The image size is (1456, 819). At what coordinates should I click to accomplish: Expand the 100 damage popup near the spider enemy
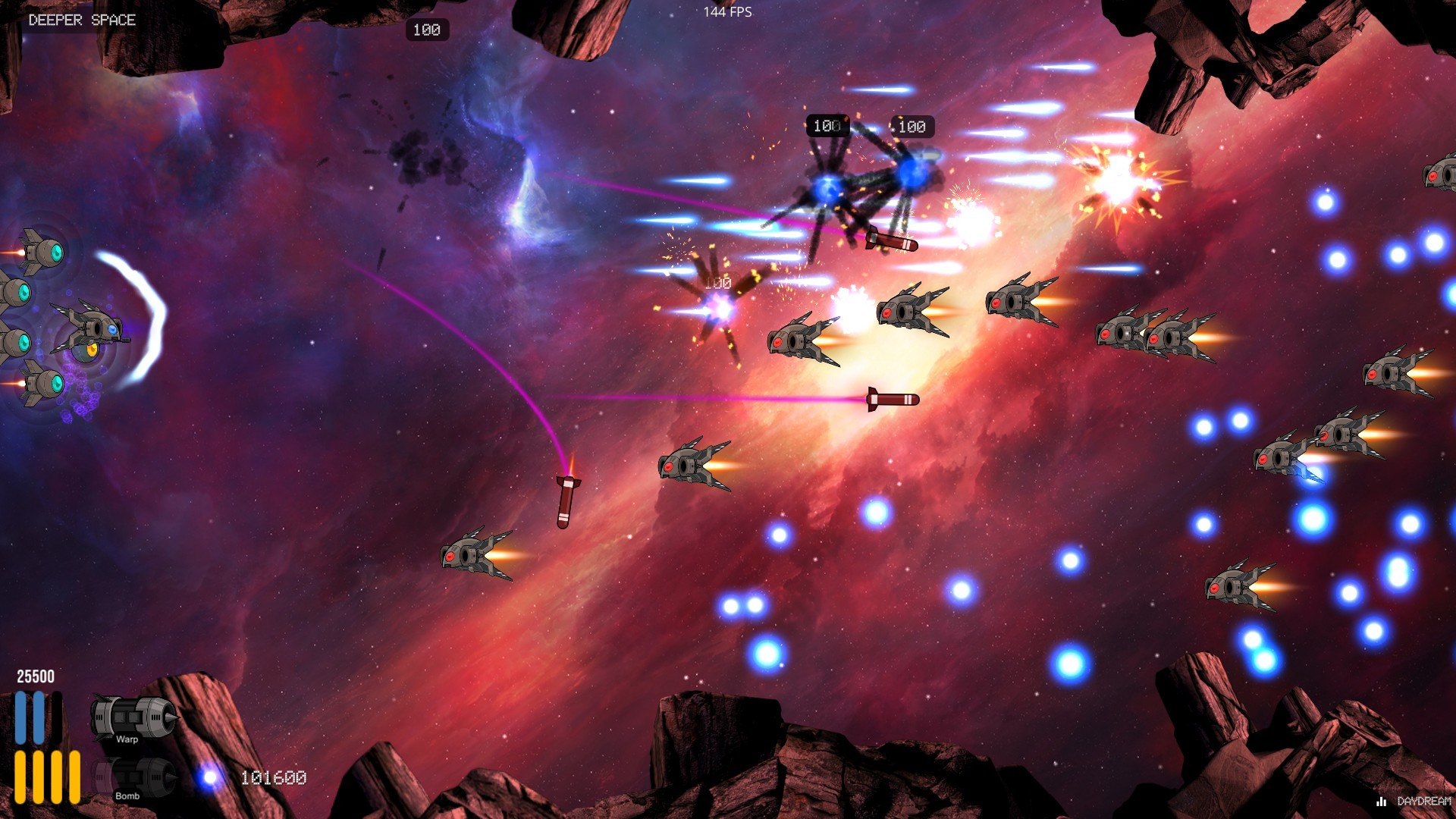(x=827, y=126)
